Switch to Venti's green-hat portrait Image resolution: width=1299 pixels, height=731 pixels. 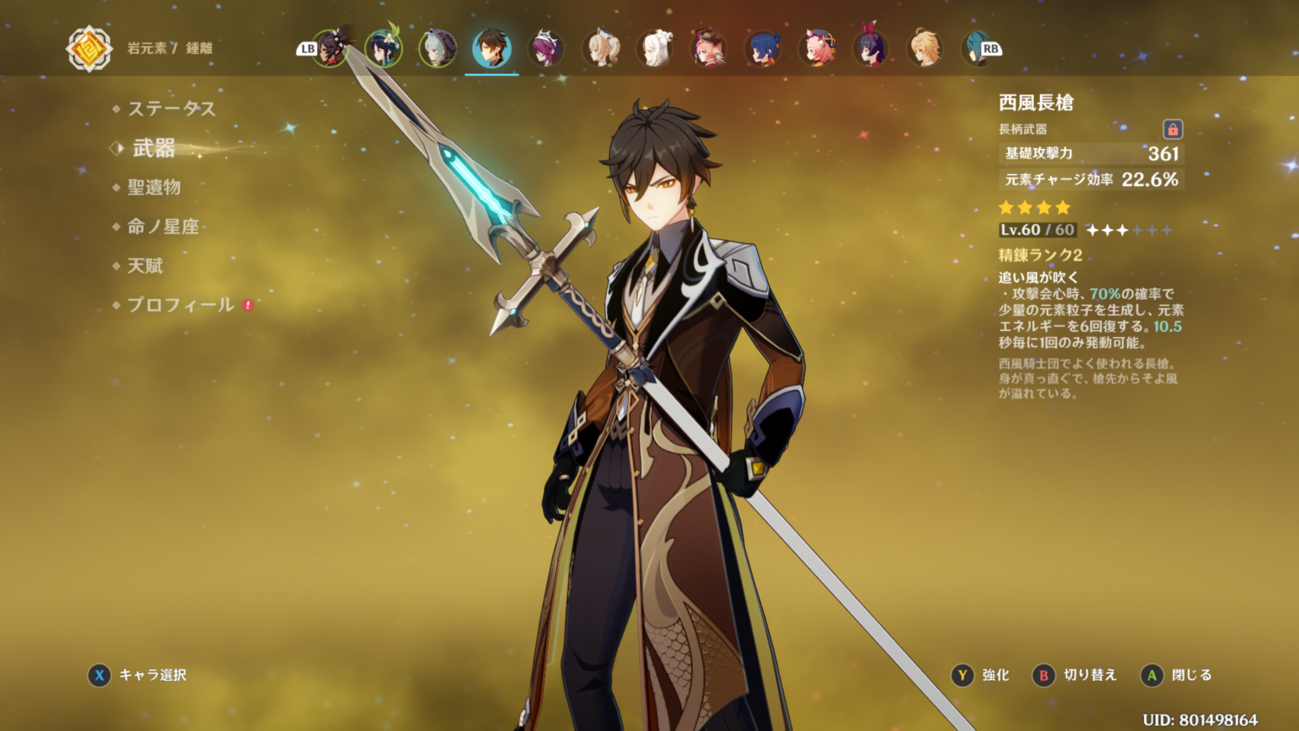click(x=383, y=48)
